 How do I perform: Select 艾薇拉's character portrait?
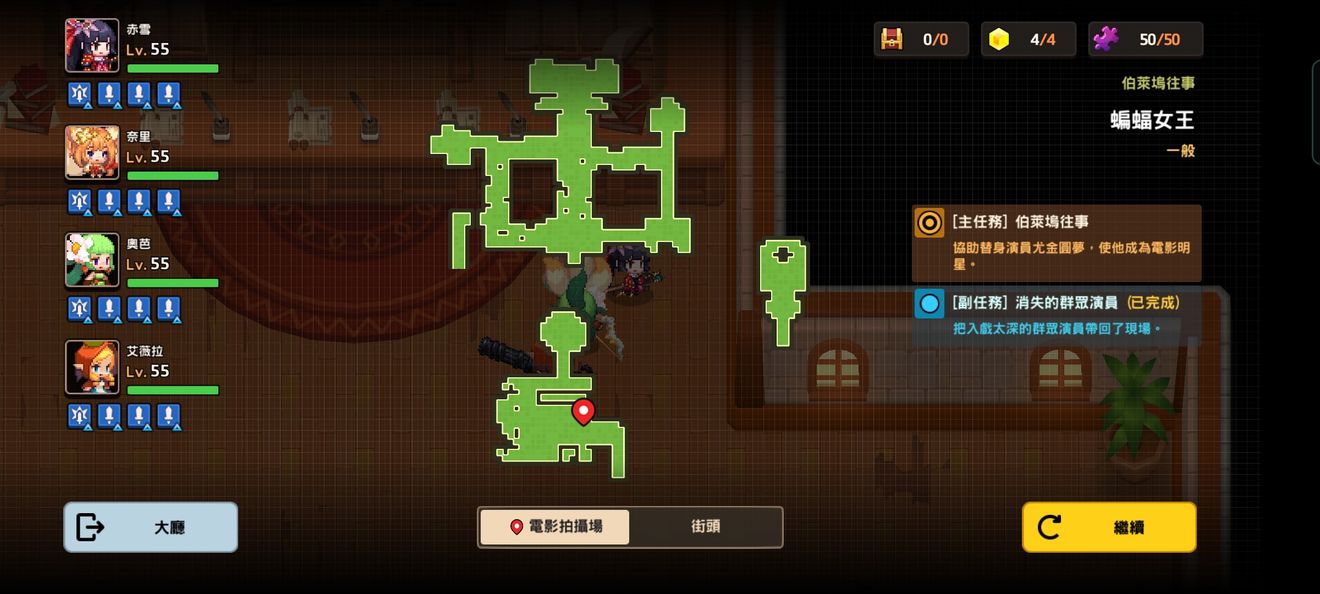[92, 367]
